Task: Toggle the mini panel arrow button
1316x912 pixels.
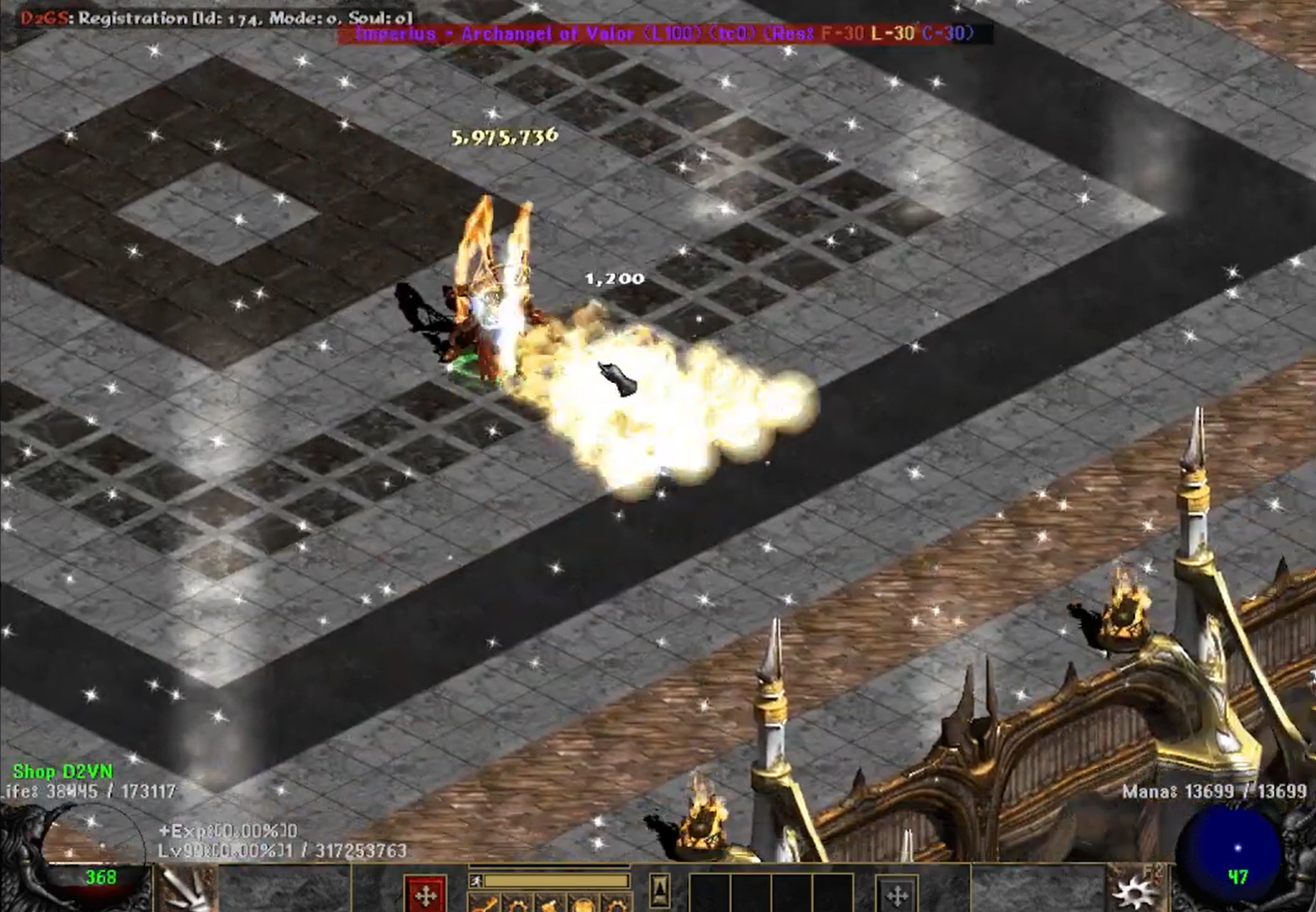Action: coord(660,889)
